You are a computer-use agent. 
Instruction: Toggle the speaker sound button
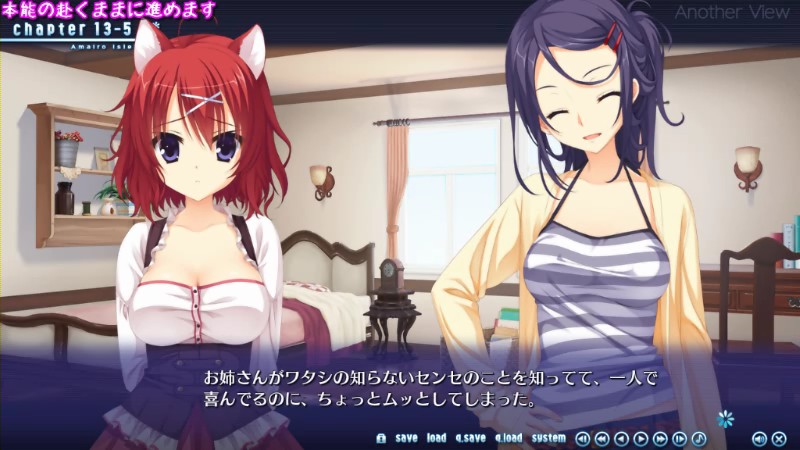759,438
